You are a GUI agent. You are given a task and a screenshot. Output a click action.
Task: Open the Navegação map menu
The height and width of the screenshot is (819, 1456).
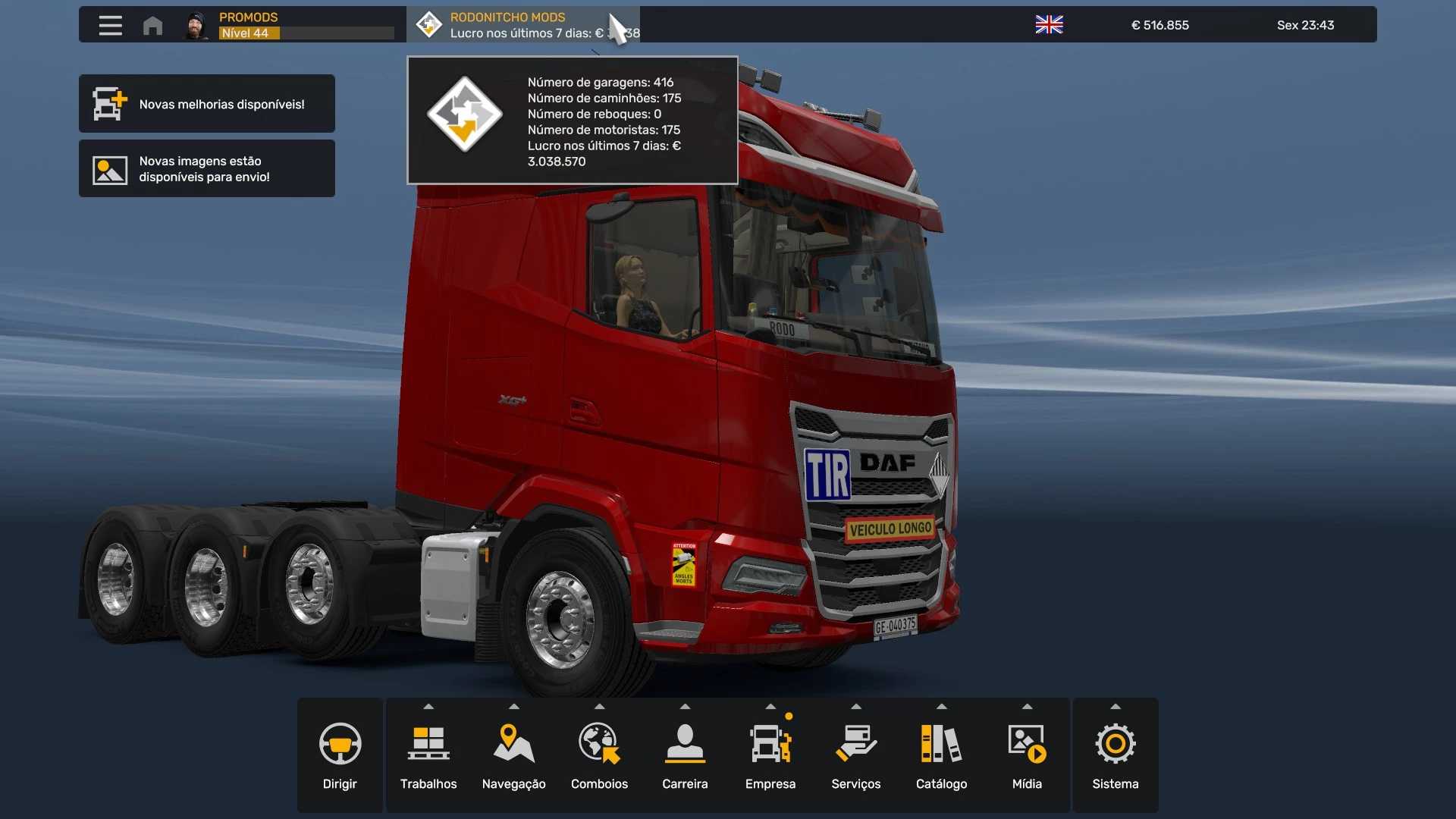pyautogui.click(x=514, y=755)
